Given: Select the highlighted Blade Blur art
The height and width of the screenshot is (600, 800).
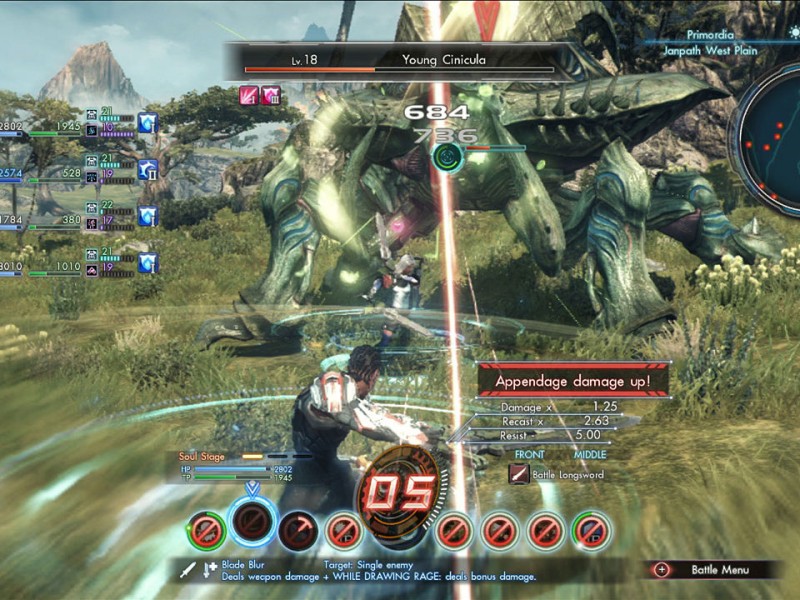Looking at the screenshot, I should [x=253, y=520].
